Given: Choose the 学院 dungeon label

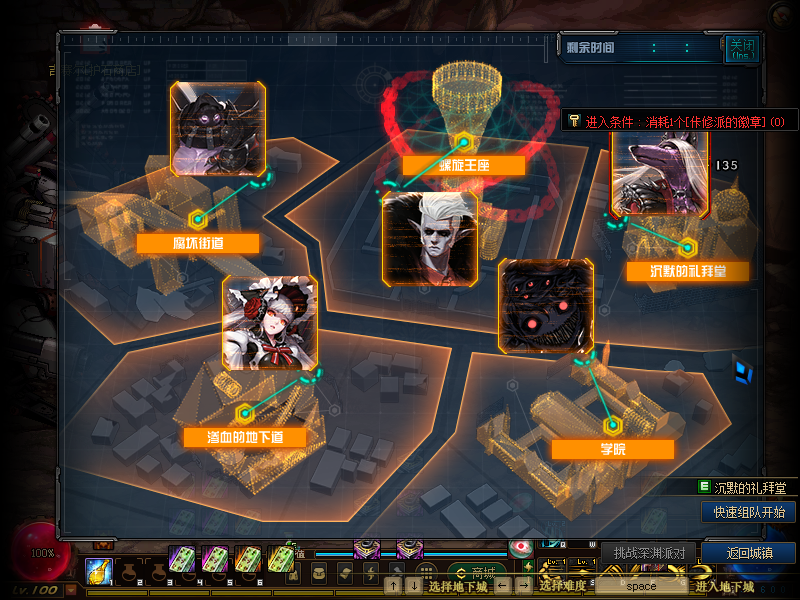Looking at the screenshot, I should (x=612, y=449).
